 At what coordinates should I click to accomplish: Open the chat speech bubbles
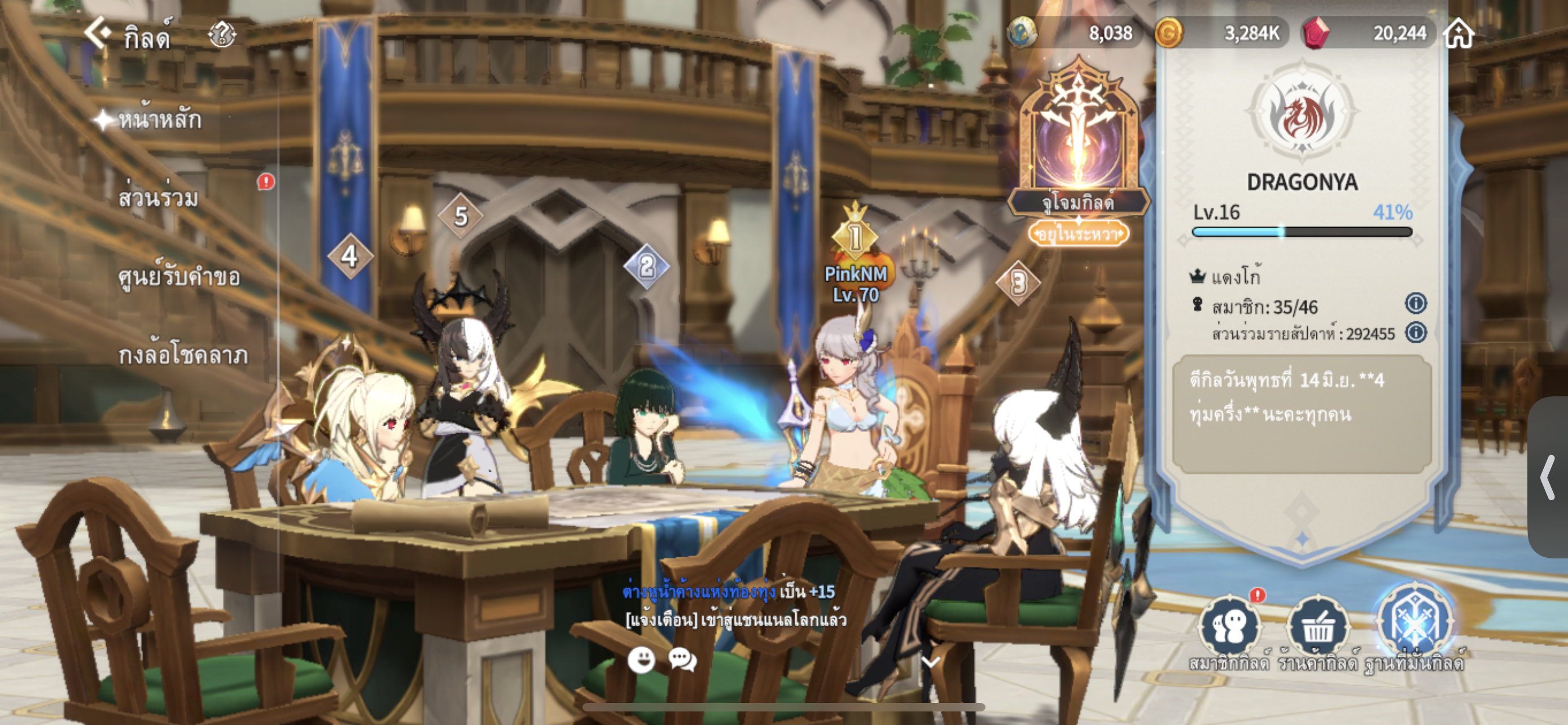click(x=682, y=660)
